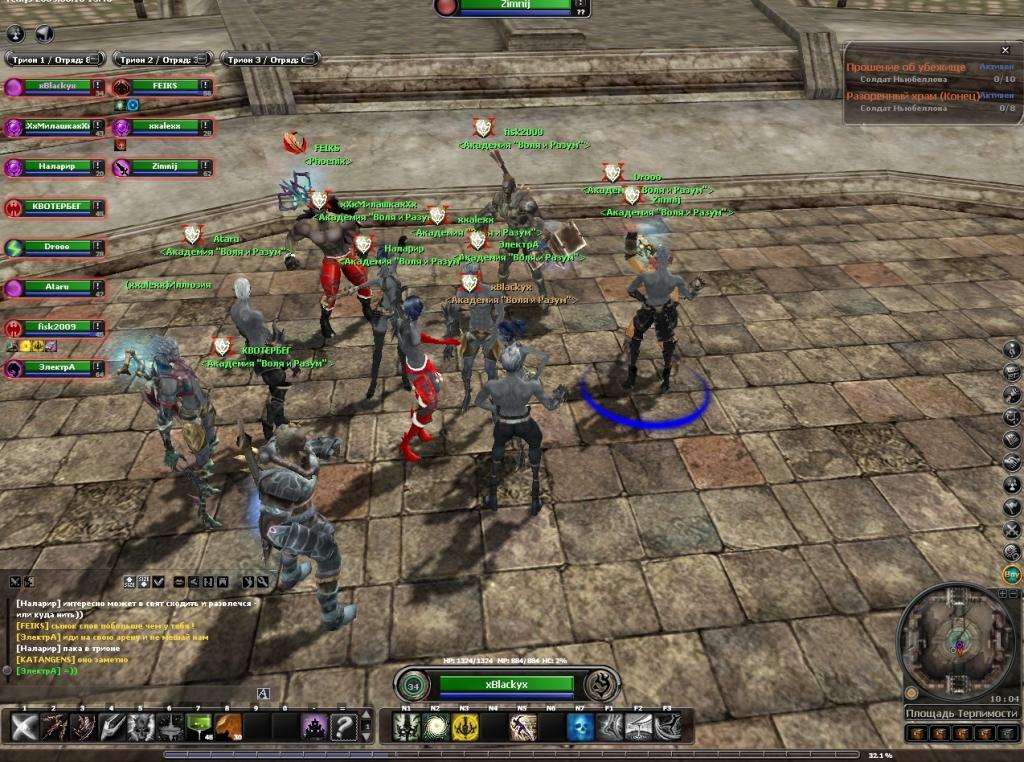This screenshot has width=1024, height=762.
Task: Select the Zimnij target frame at top
Action: [x=511, y=5]
